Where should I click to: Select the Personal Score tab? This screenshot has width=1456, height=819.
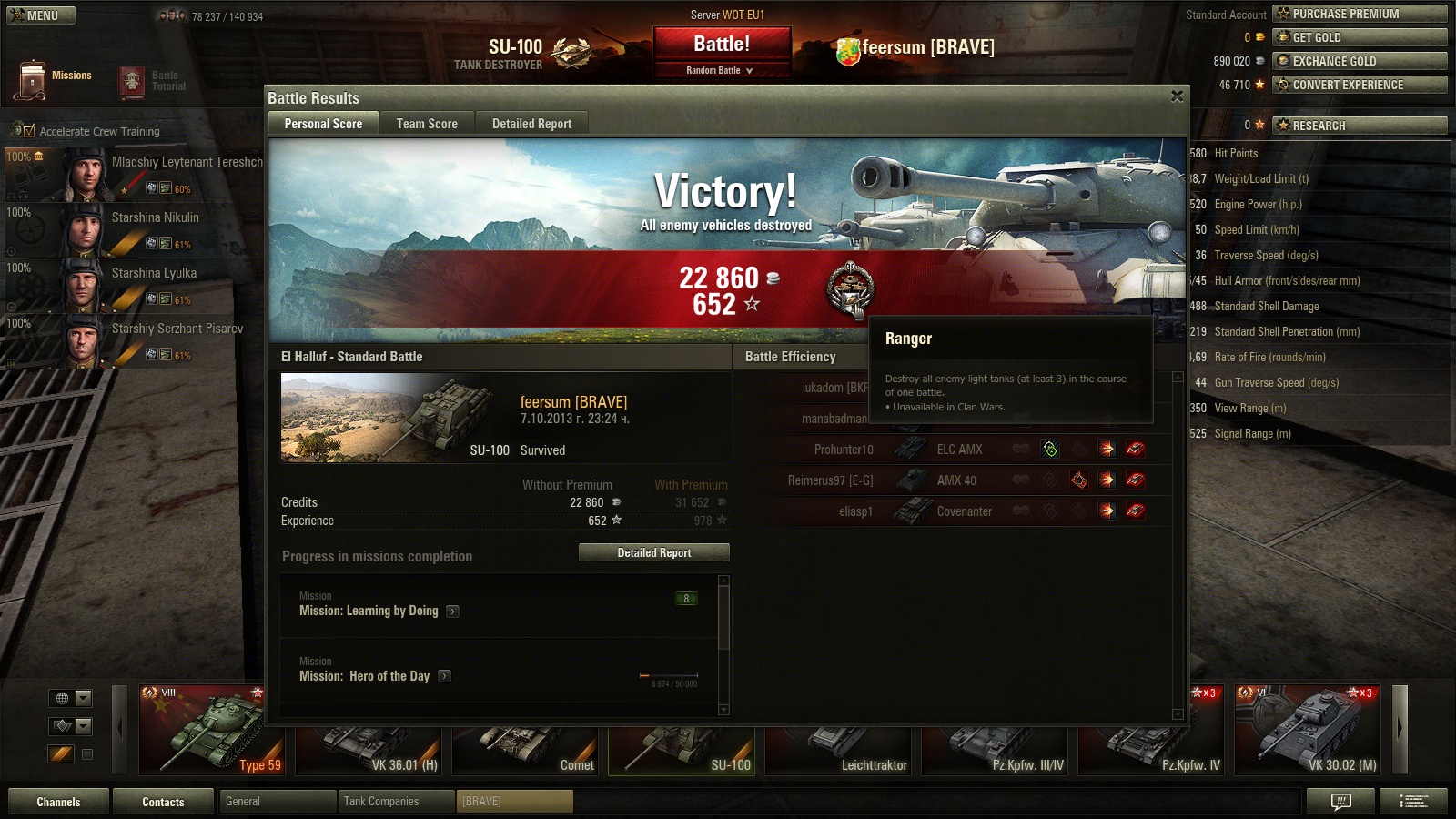323,124
